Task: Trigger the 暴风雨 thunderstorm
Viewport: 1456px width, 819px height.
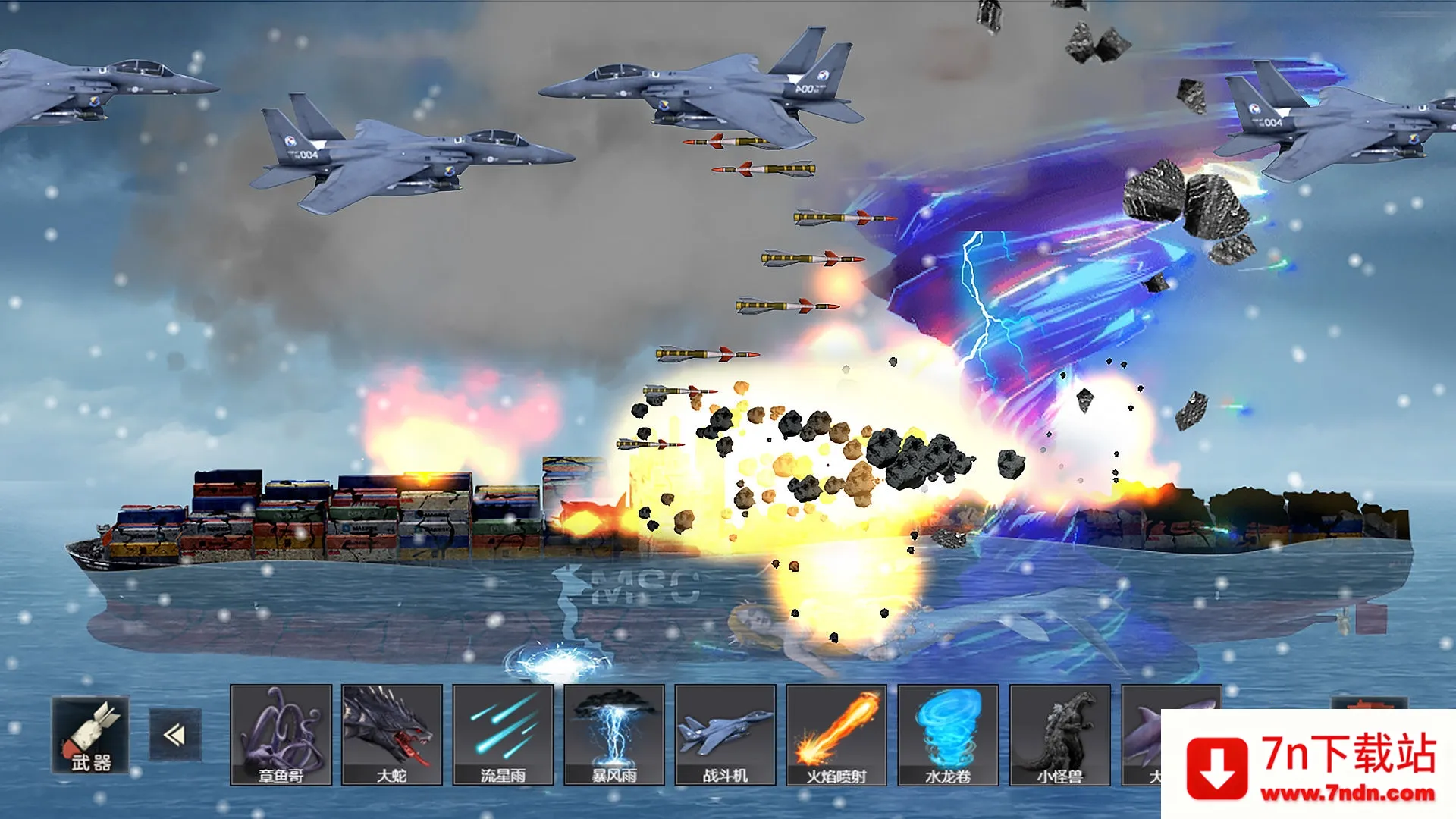Action: pyautogui.click(x=614, y=735)
